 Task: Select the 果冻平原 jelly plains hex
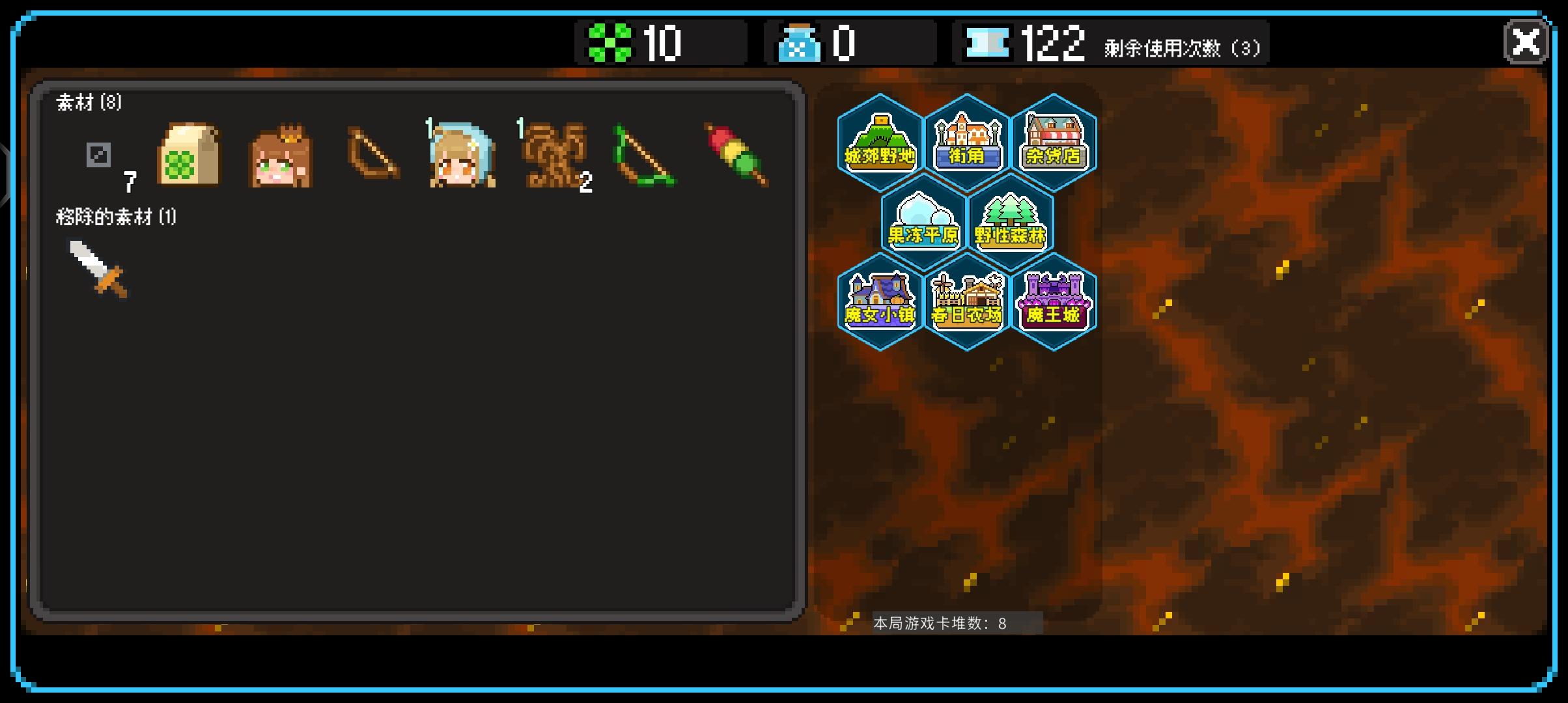[922, 221]
